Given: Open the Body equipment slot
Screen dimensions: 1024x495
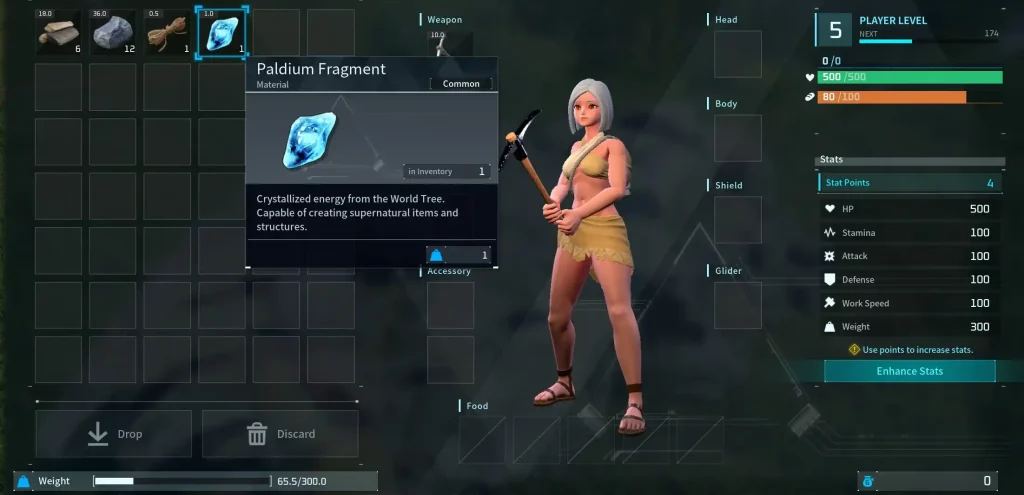Looking at the screenshot, I should point(737,138).
